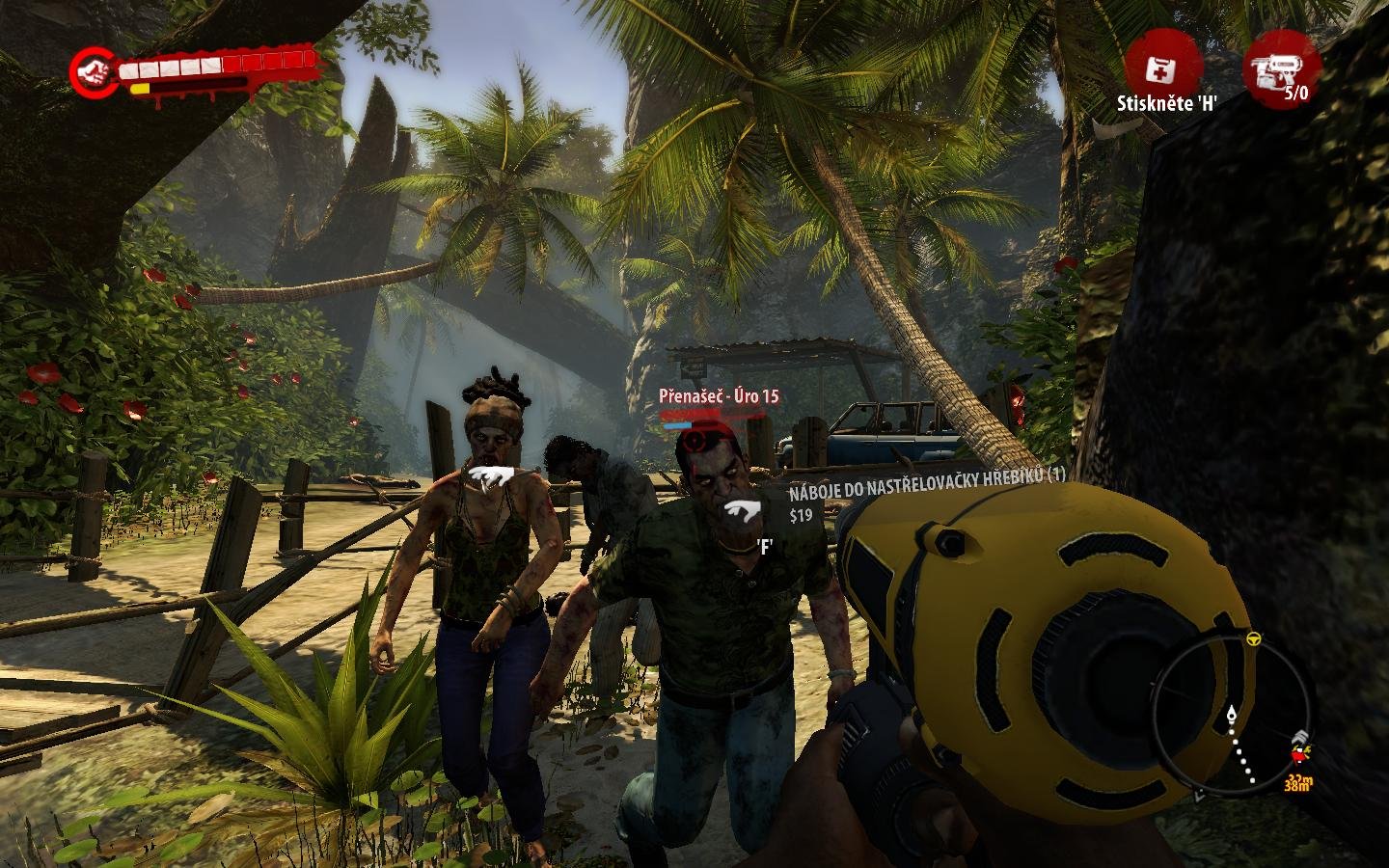Toggle the small arrow marker at minimap bottom
This screenshot has width=1389, height=868.
click(1199, 795)
